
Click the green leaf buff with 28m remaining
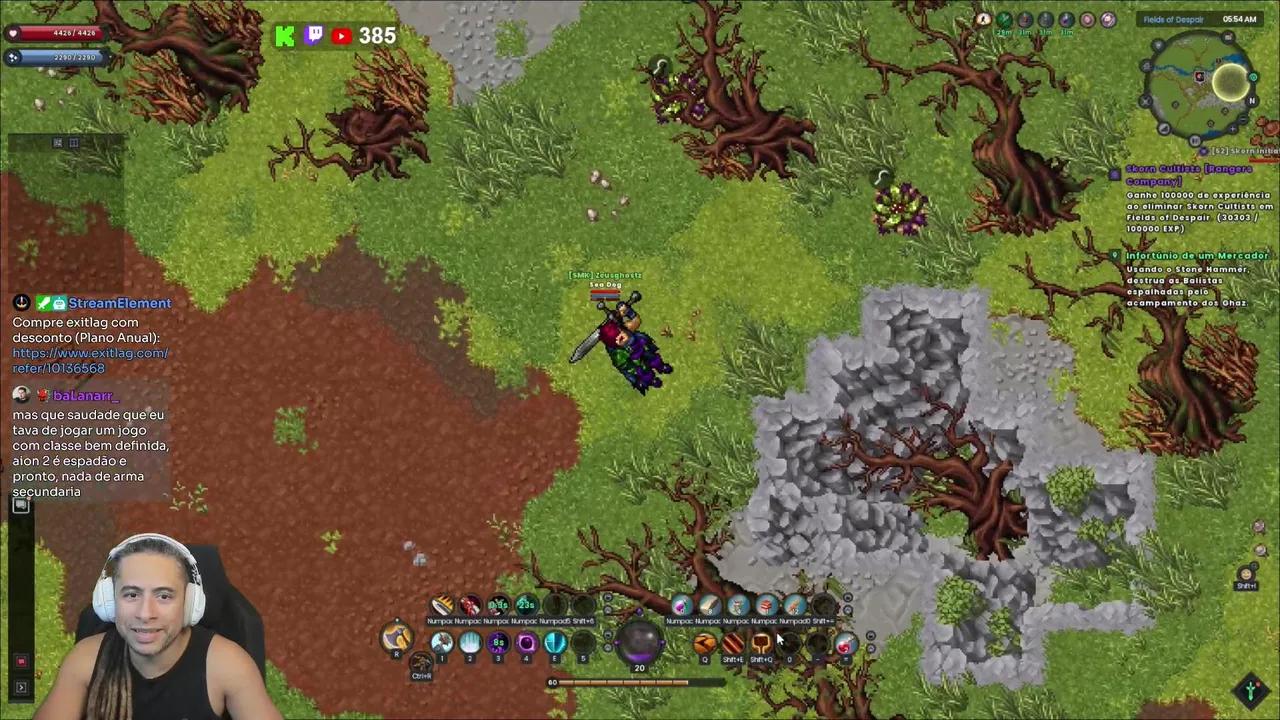point(1004,20)
